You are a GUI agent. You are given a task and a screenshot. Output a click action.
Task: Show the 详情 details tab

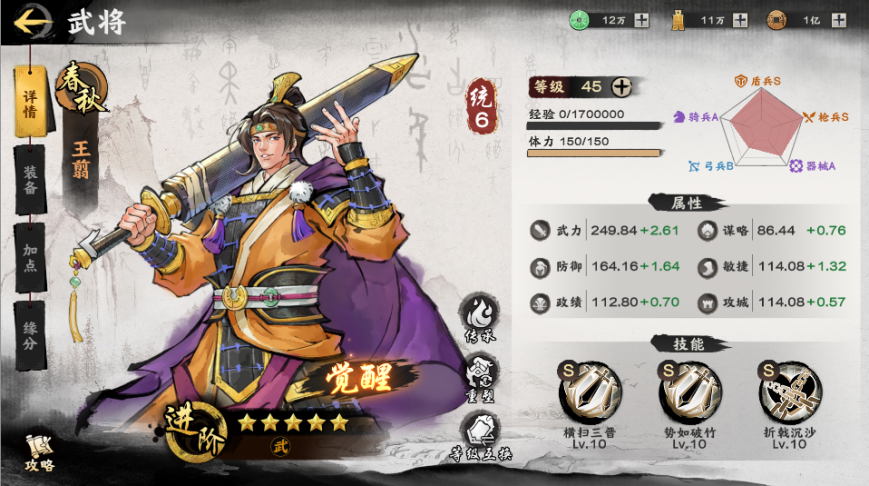[x=30, y=100]
